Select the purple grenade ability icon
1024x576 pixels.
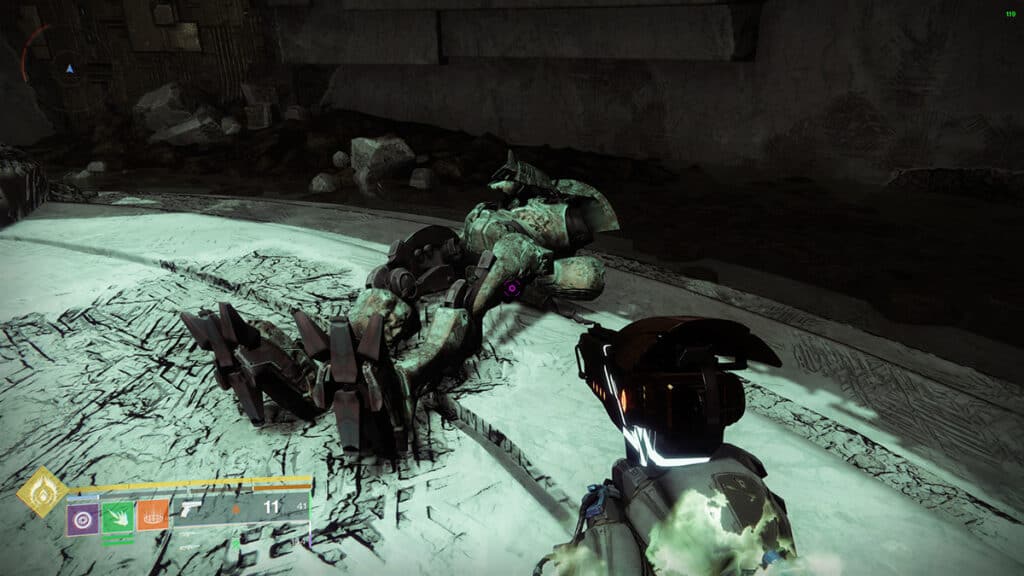coord(82,518)
